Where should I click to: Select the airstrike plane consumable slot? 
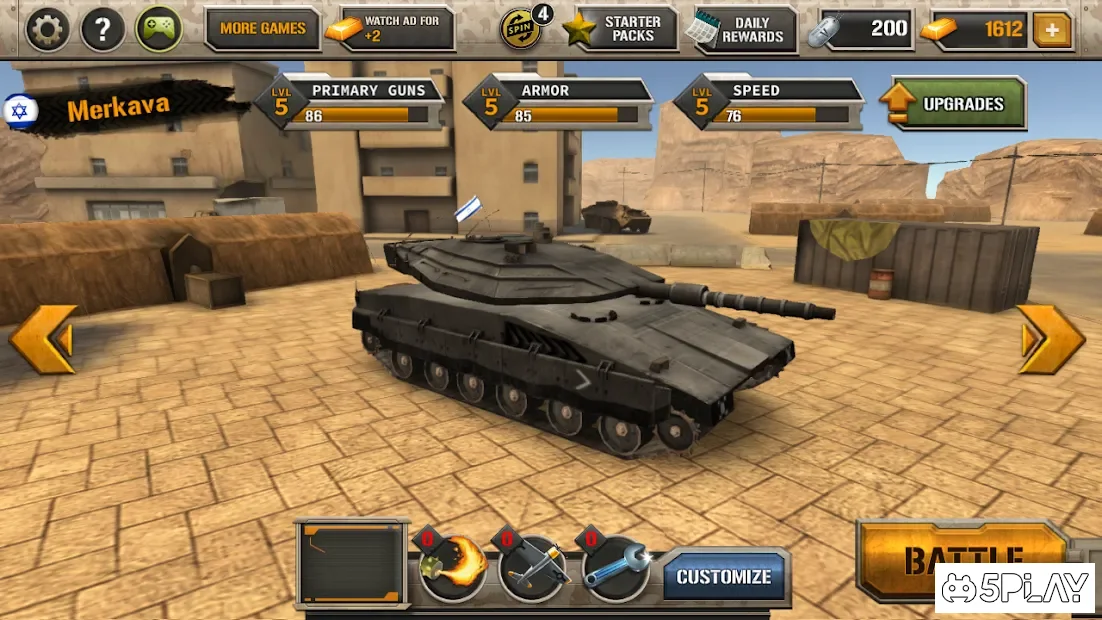(534, 567)
